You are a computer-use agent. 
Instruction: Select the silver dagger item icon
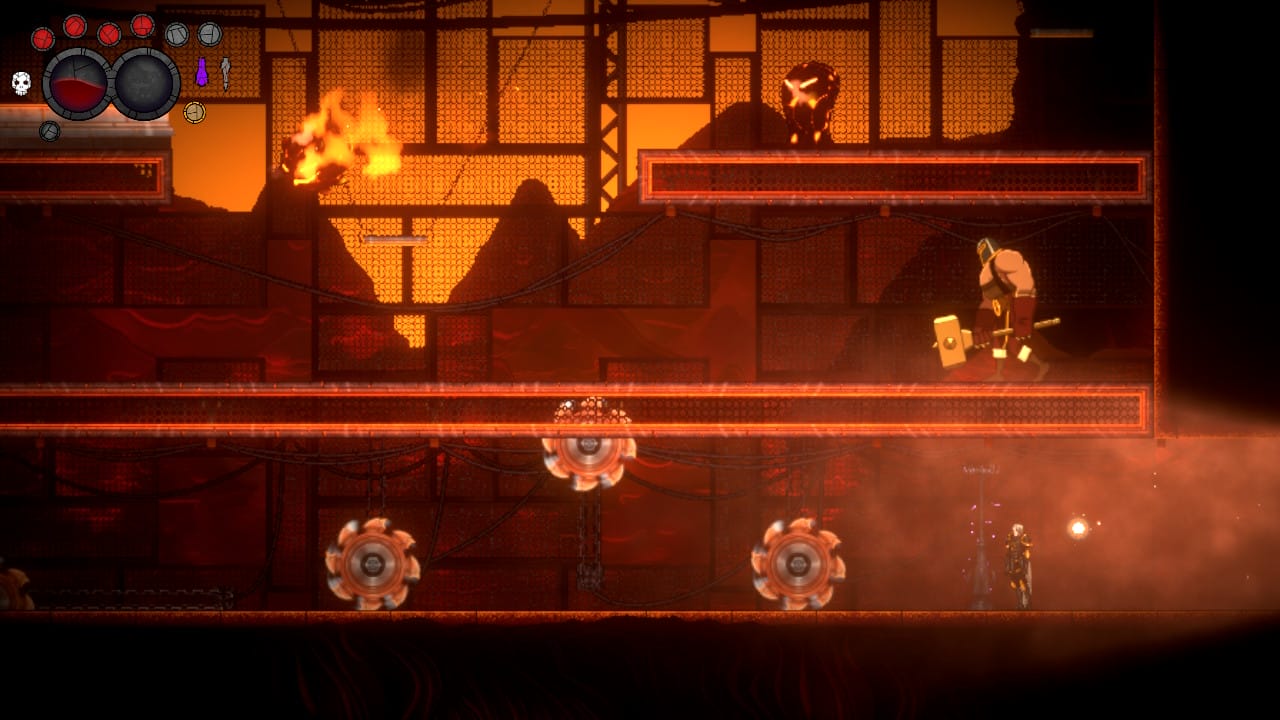225,72
